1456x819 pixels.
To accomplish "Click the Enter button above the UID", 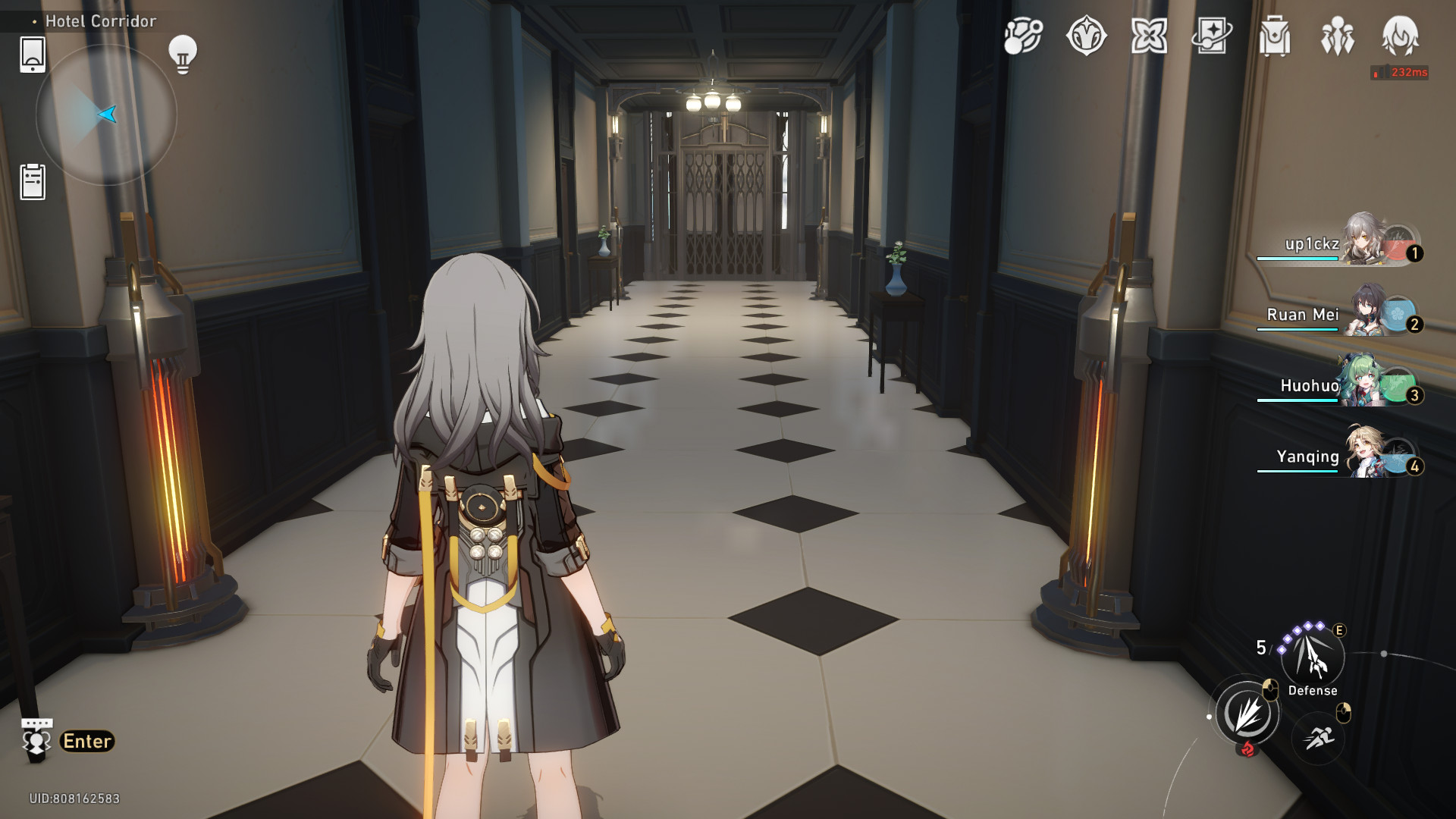I will click(x=86, y=740).
